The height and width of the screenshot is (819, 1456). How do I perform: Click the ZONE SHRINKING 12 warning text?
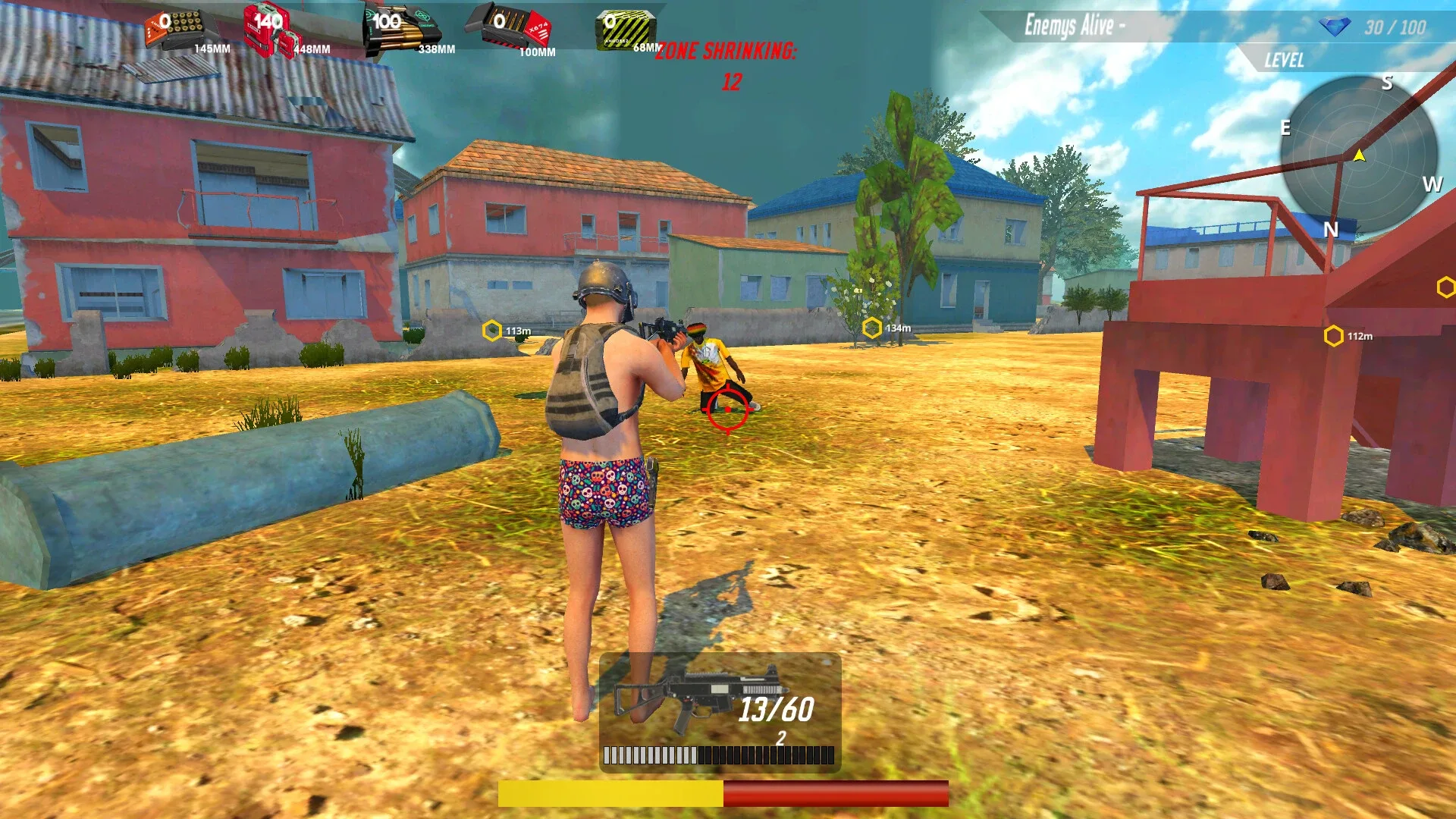tap(727, 52)
